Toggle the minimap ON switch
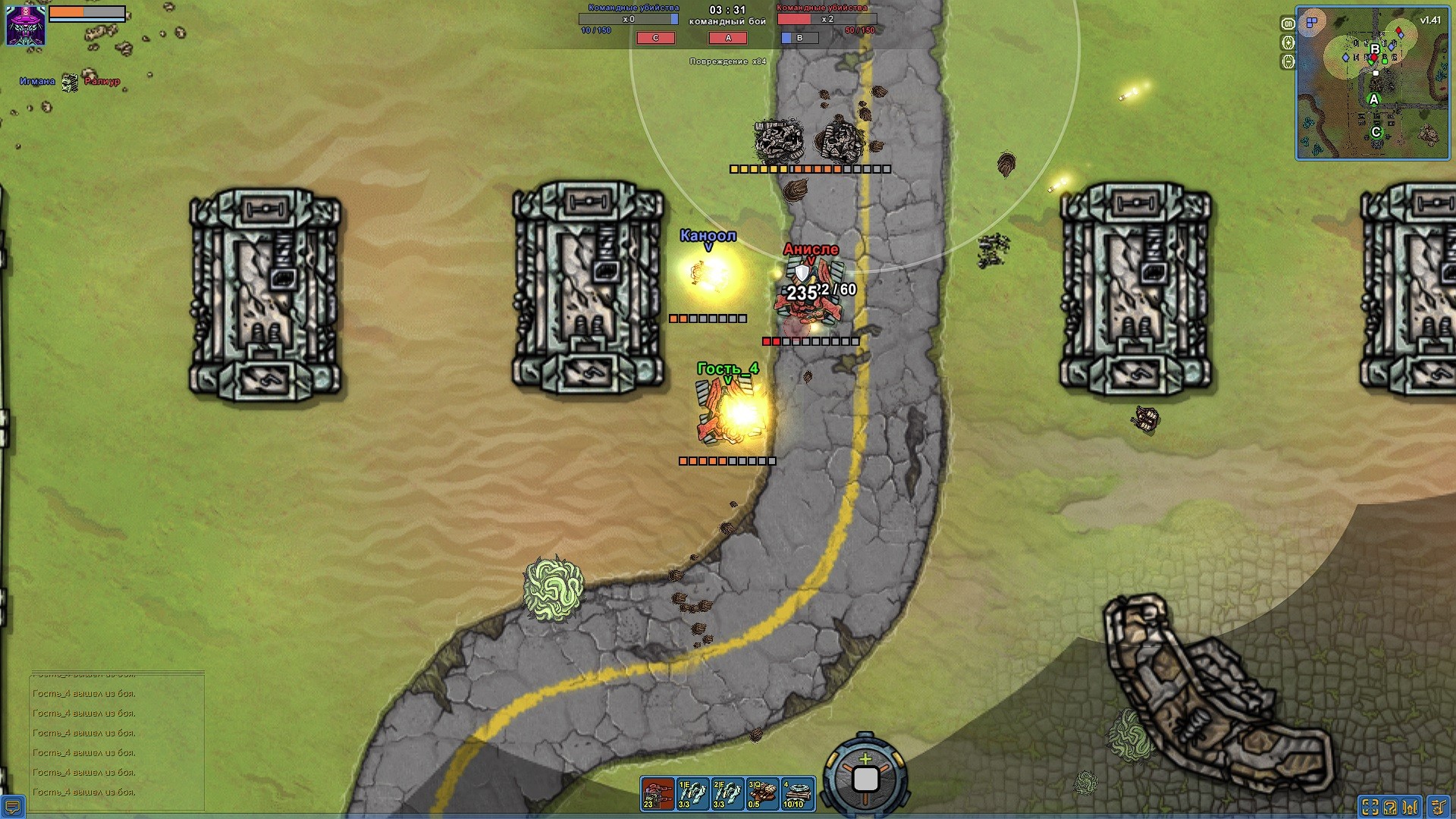This screenshot has height=819, width=1456. (1288, 24)
